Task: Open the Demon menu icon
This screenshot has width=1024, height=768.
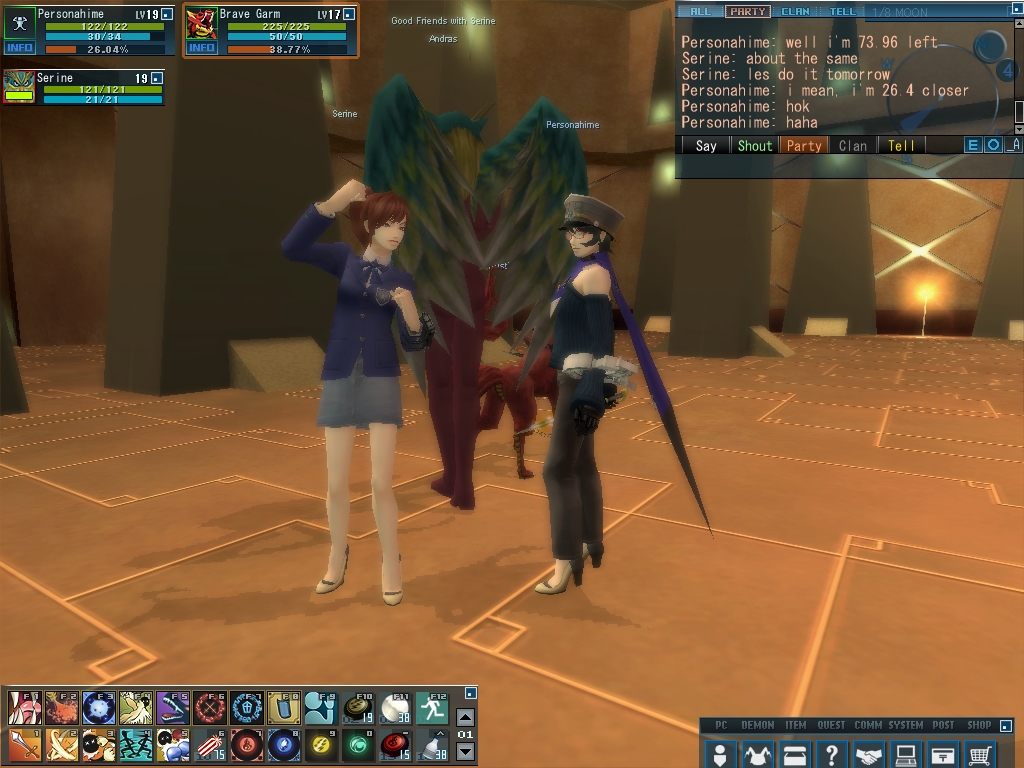Action: pos(757,753)
